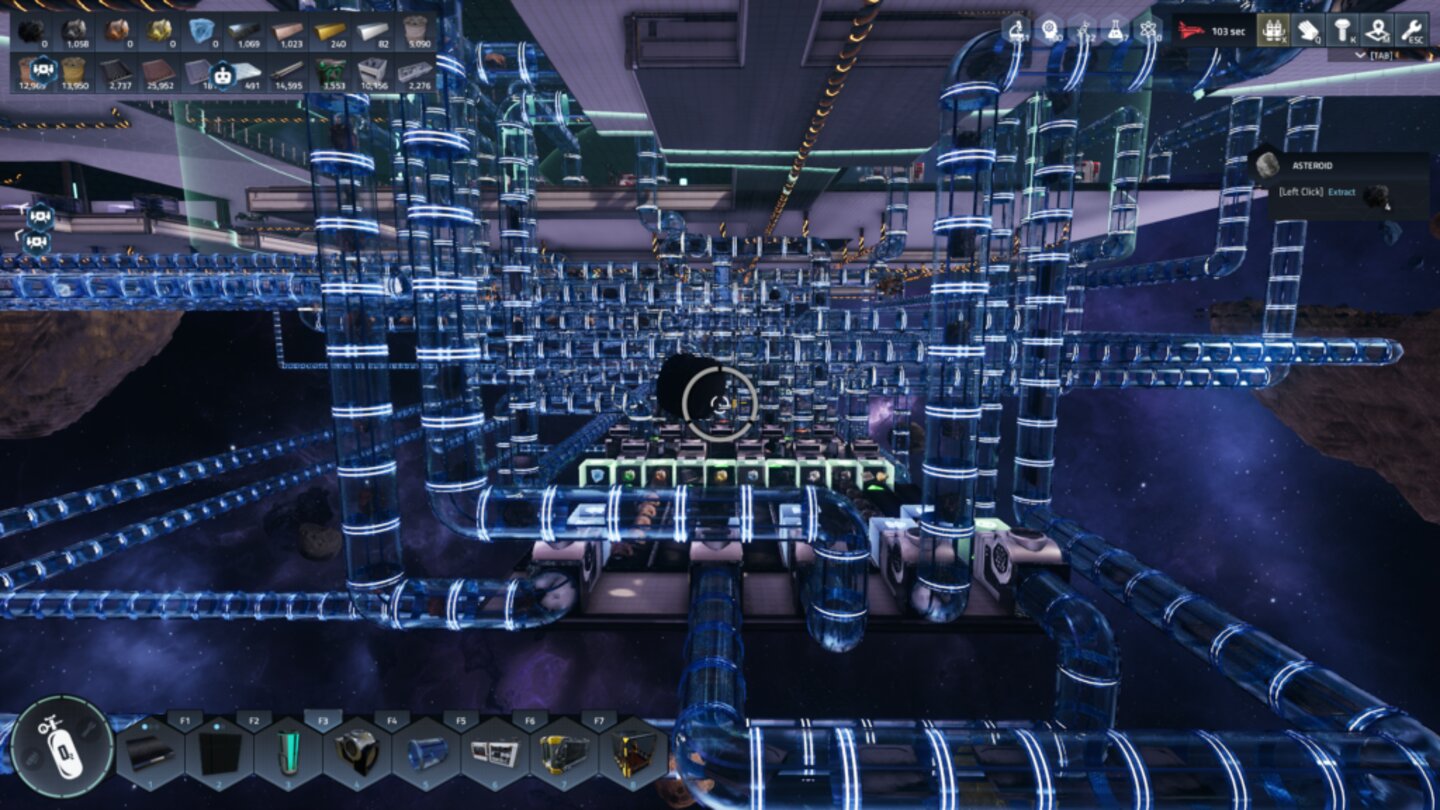The height and width of the screenshot is (810, 1440).
Task: Open the wrench settings icon marked ESC
Action: 1415,31
